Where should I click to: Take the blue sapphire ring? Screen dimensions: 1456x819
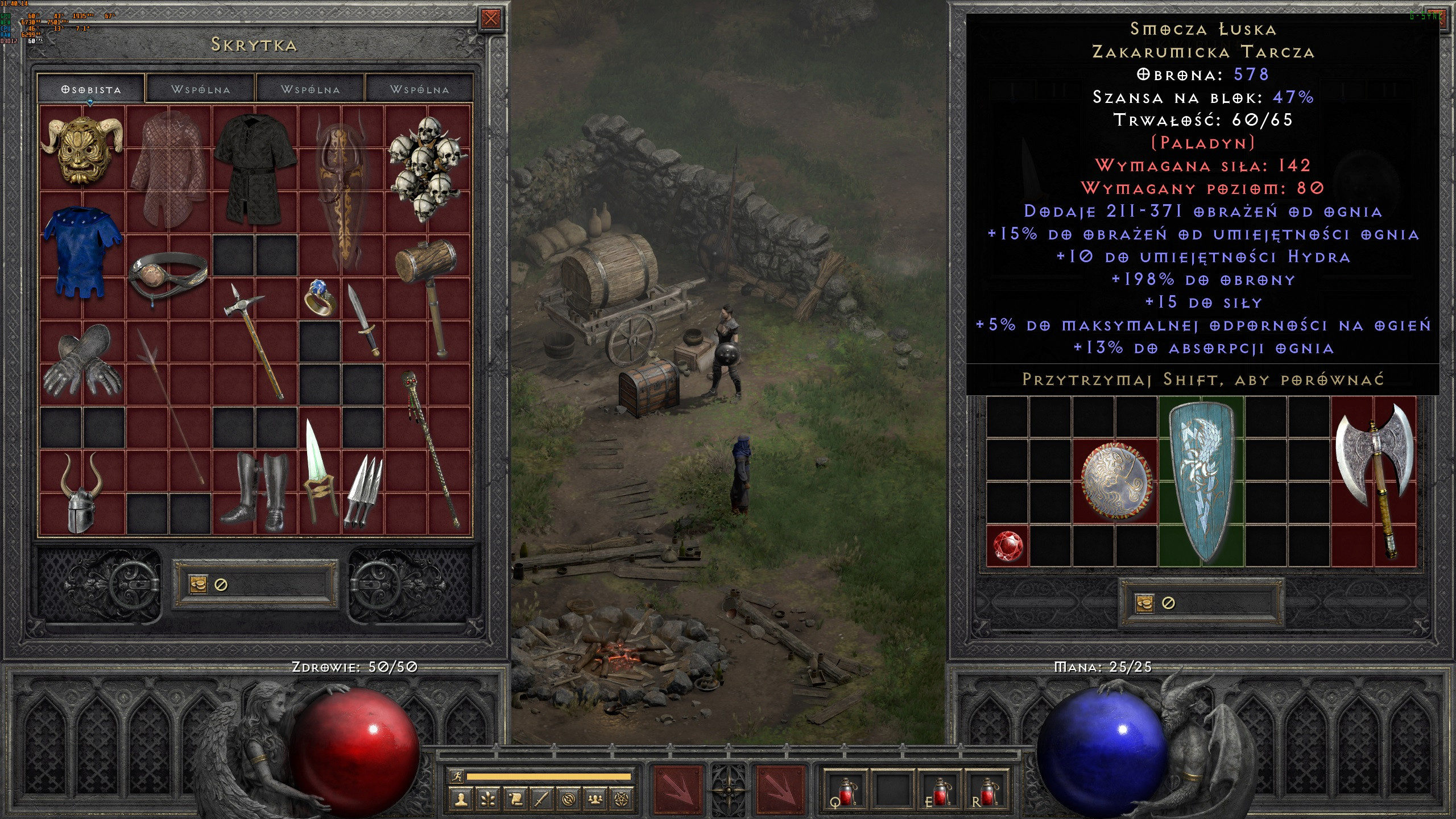pyautogui.click(x=319, y=297)
